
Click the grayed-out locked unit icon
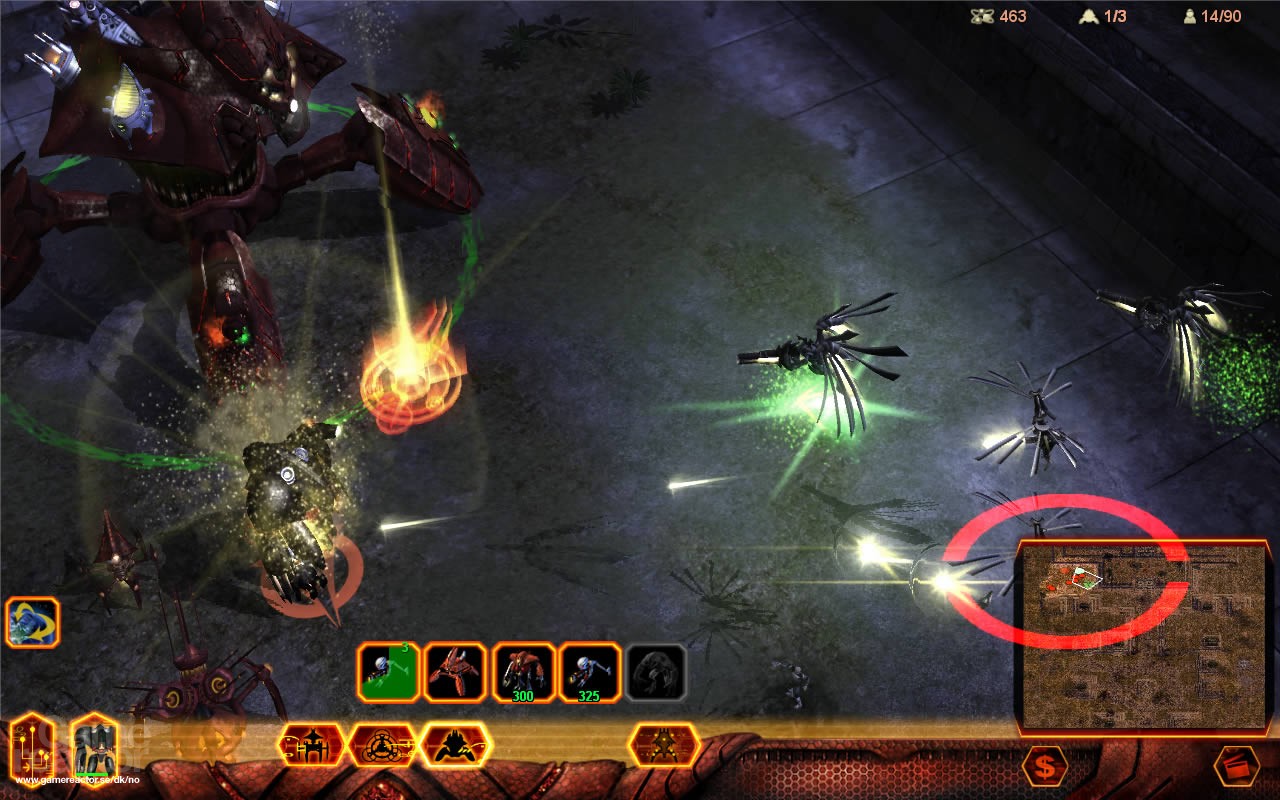click(656, 670)
